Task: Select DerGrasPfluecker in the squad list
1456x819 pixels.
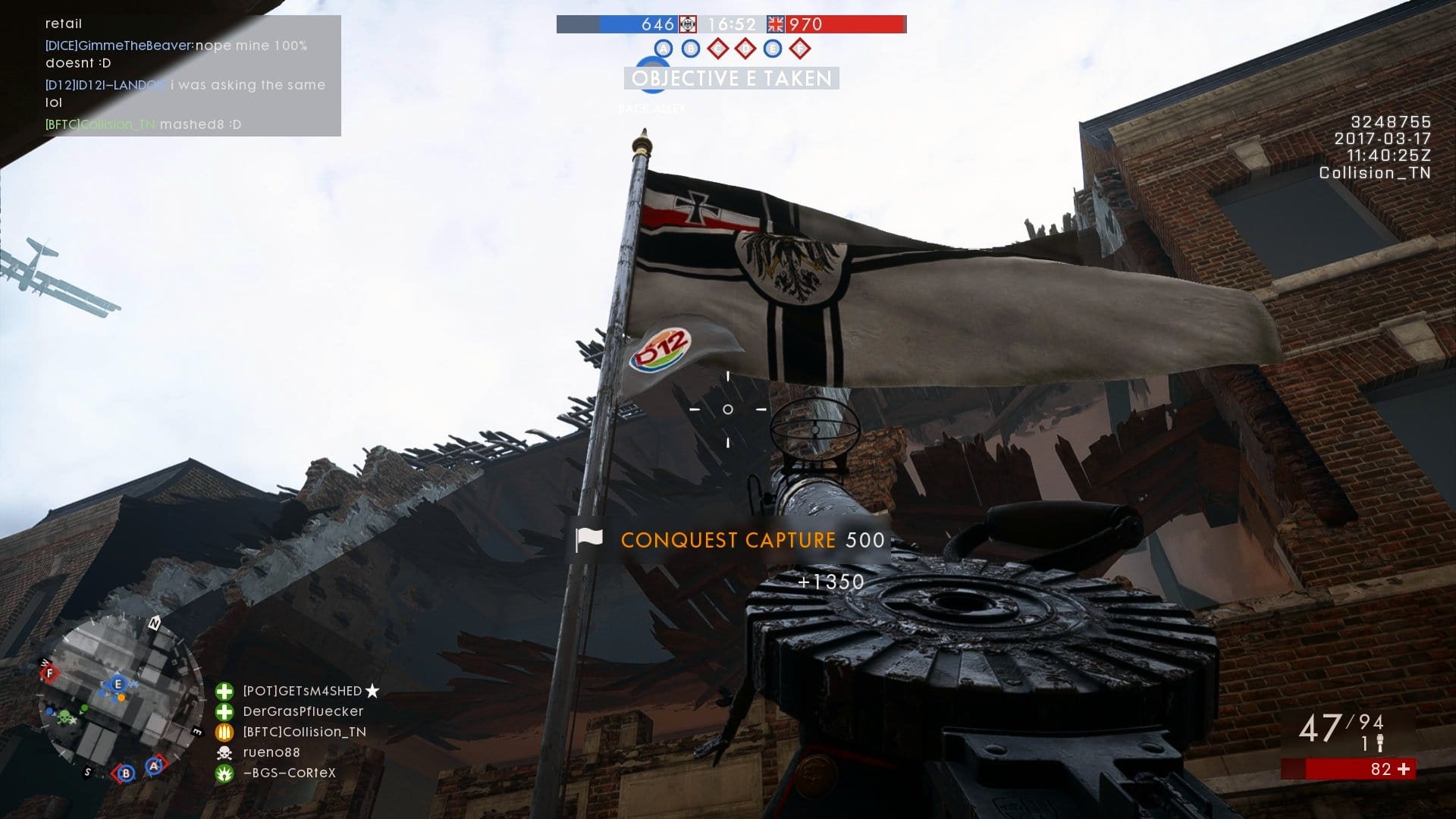Action: [x=303, y=711]
